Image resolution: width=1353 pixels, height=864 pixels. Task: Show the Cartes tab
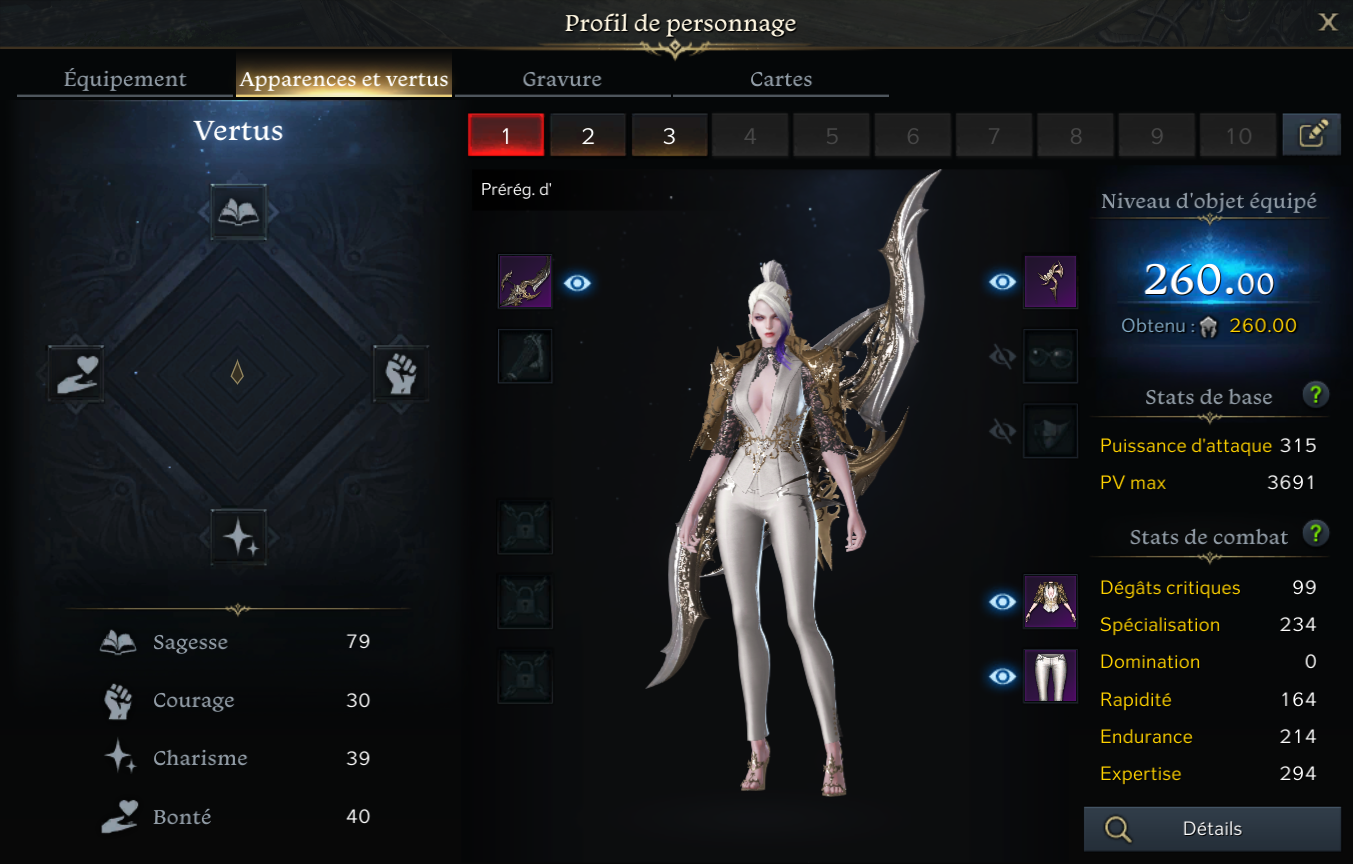pos(781,79)
